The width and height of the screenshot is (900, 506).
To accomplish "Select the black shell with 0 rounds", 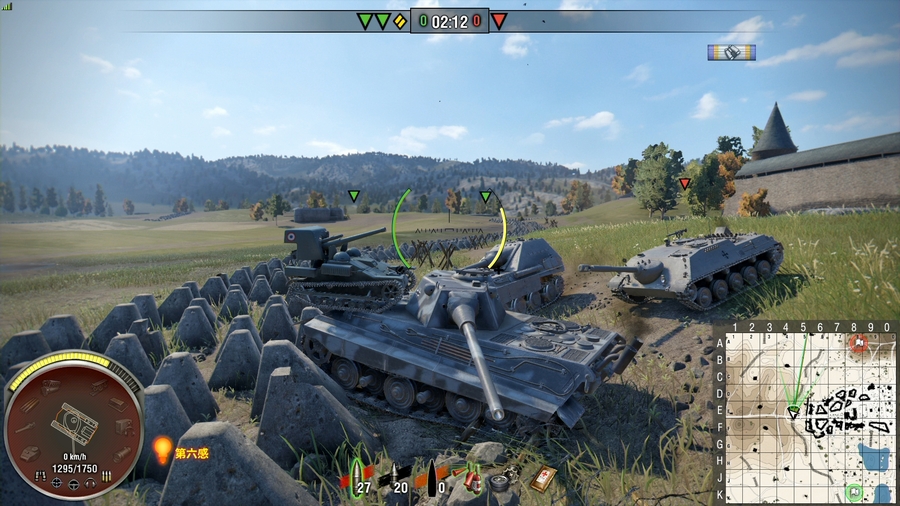I will [431, 479].
